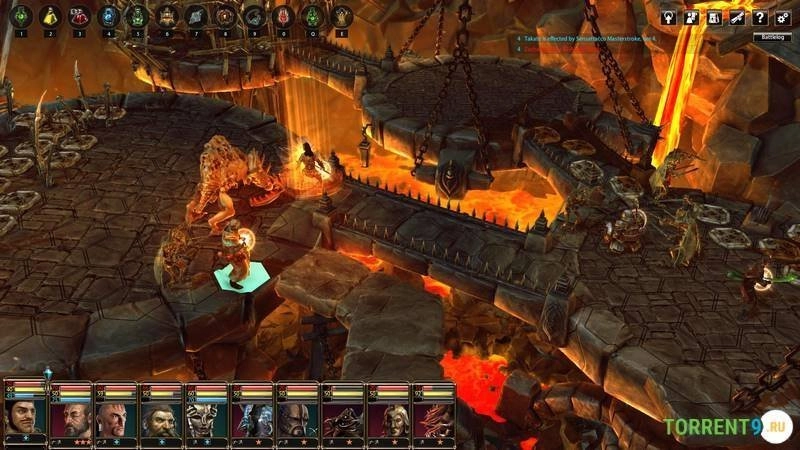Use the yellow potion in hotbar slot 2
The image size is (800, 450).
(x=49, y=16)
